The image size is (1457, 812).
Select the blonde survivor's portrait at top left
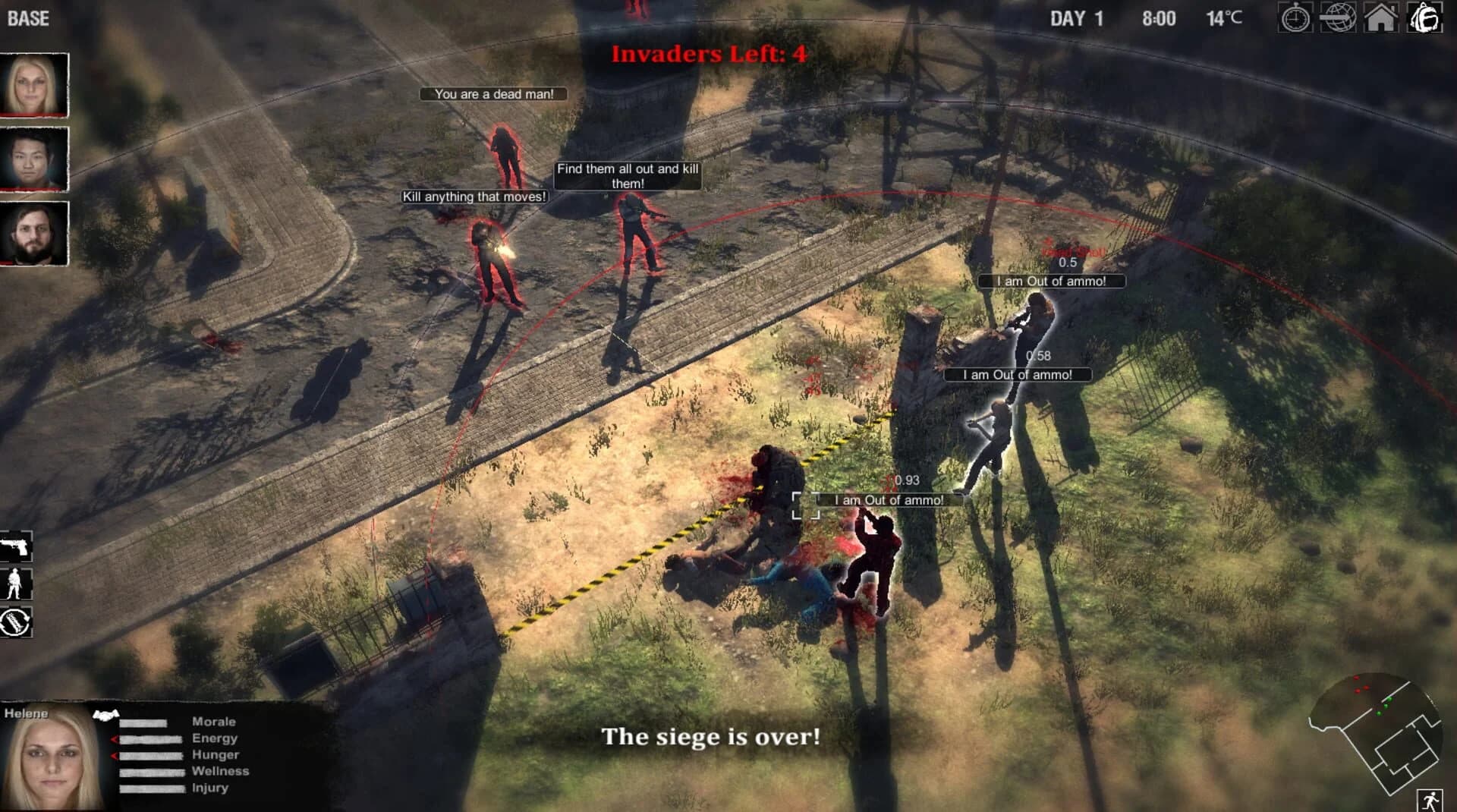(33, 83)
